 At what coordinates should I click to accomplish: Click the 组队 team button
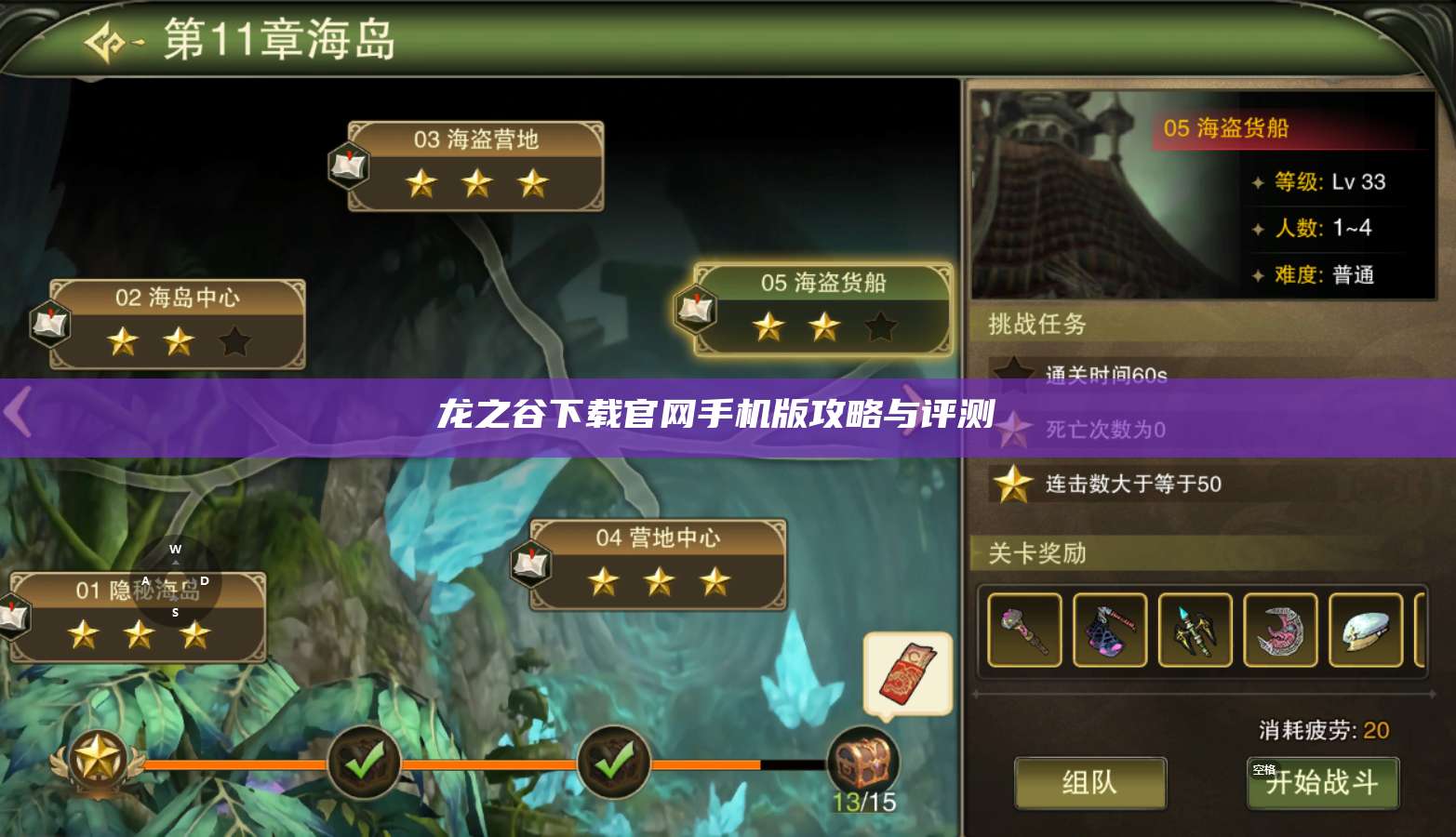coord(1090,784)
